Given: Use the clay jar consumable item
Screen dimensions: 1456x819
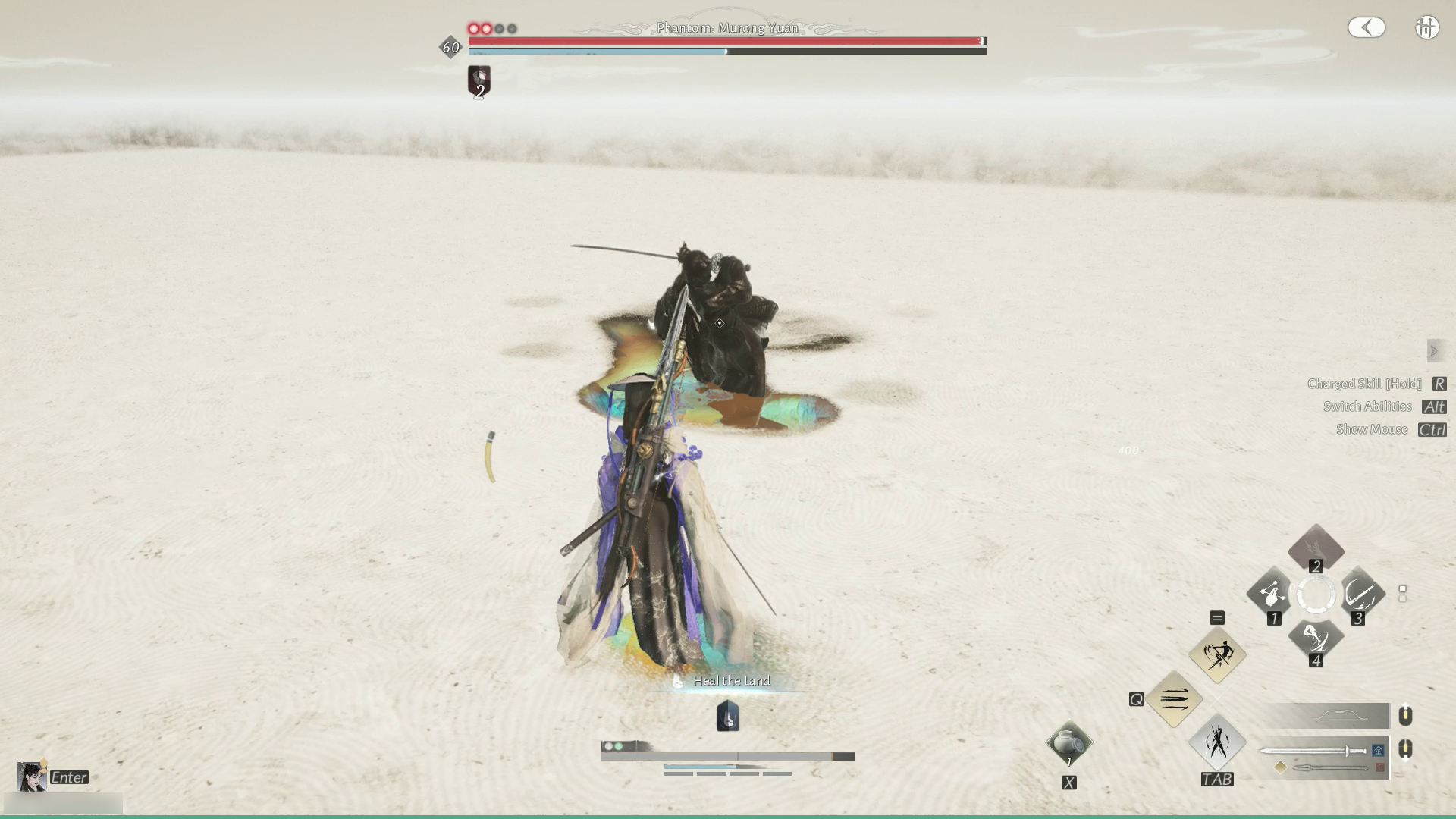Looking at the screenshot, I should [1068, 744].
